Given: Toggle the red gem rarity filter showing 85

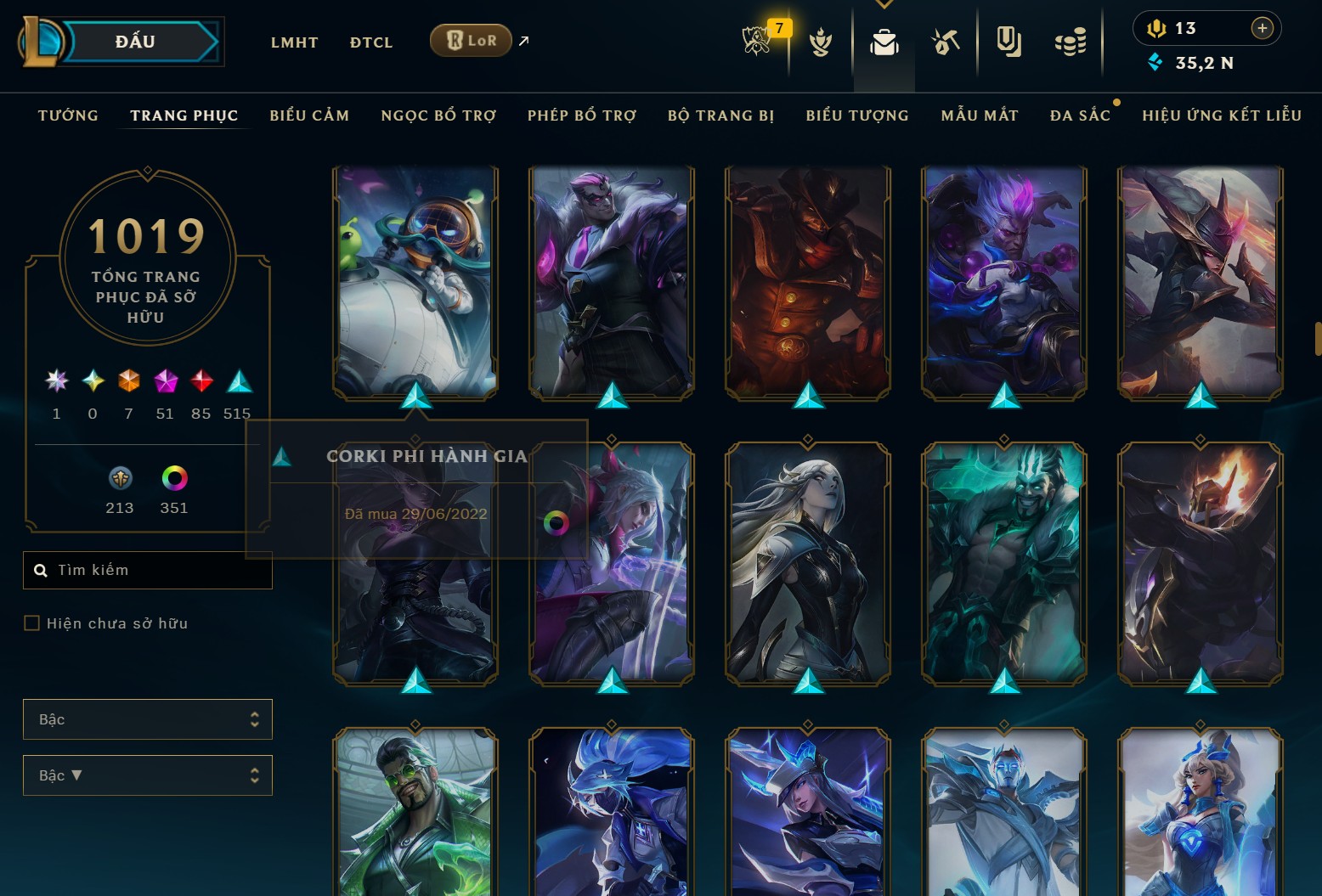Looking at the screenshot, I should pyautogui.click(x=201, y=382).
